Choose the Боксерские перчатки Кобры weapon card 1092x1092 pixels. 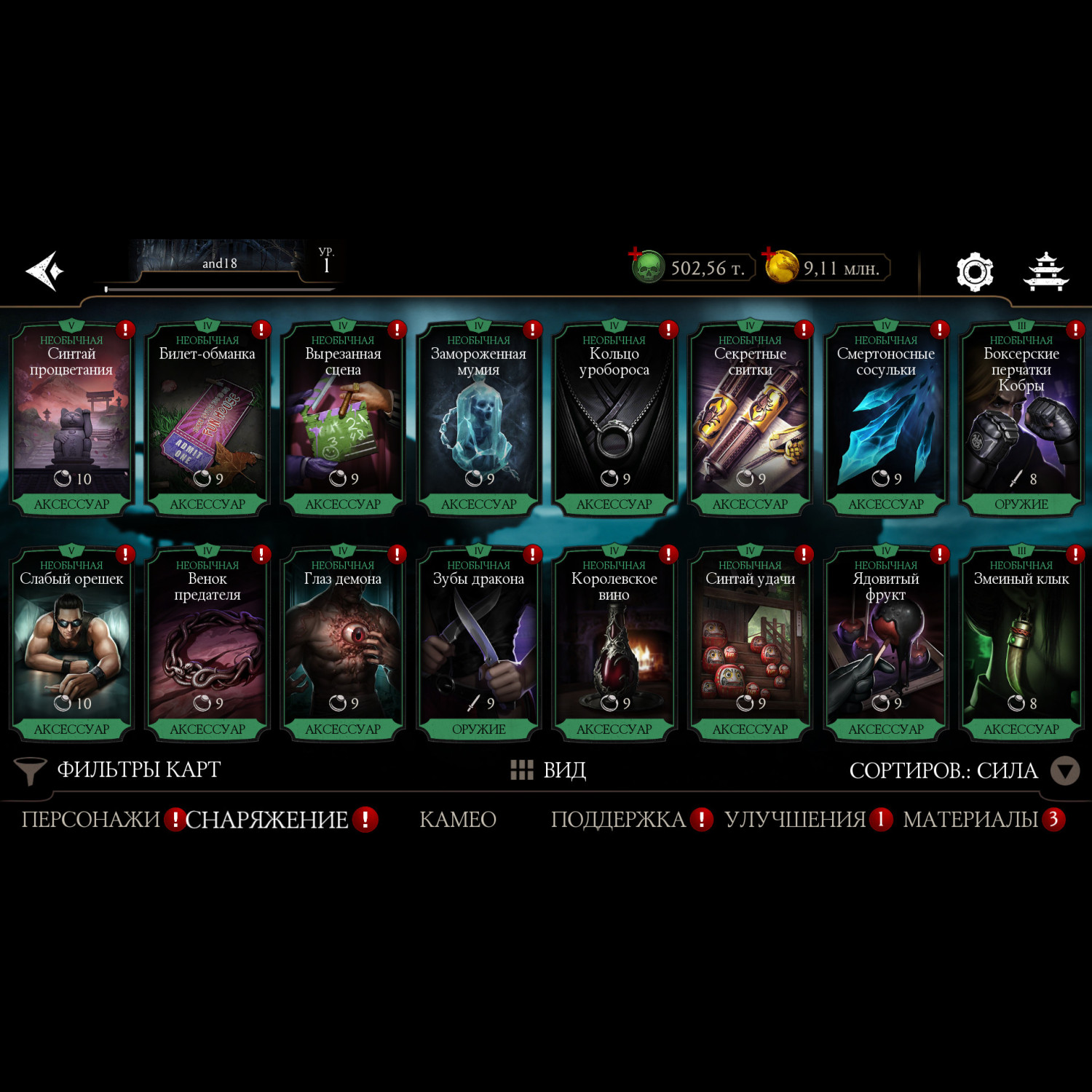point(1021,420)
